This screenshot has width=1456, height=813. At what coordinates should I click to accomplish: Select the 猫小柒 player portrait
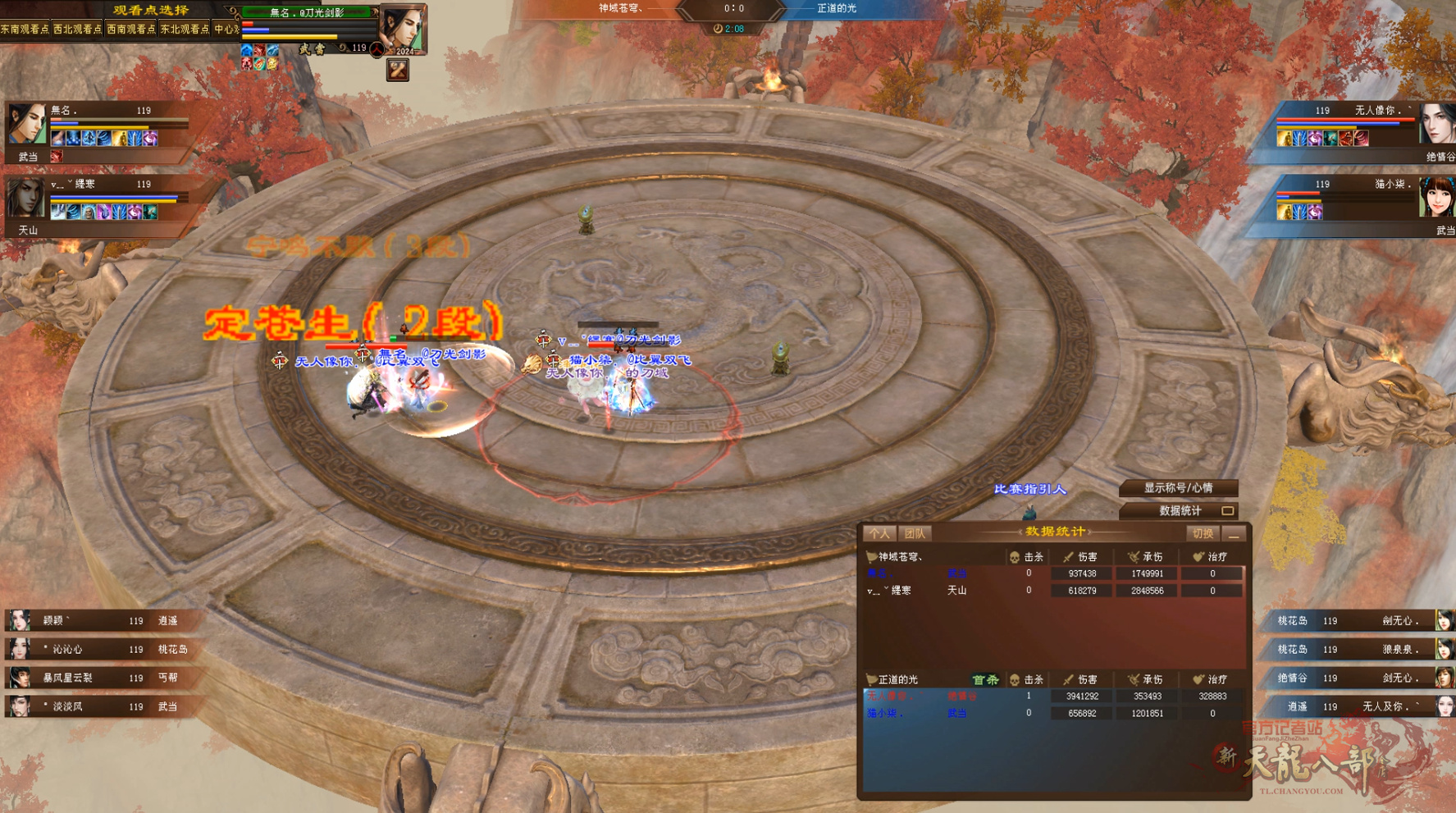tap(1436, 198)
